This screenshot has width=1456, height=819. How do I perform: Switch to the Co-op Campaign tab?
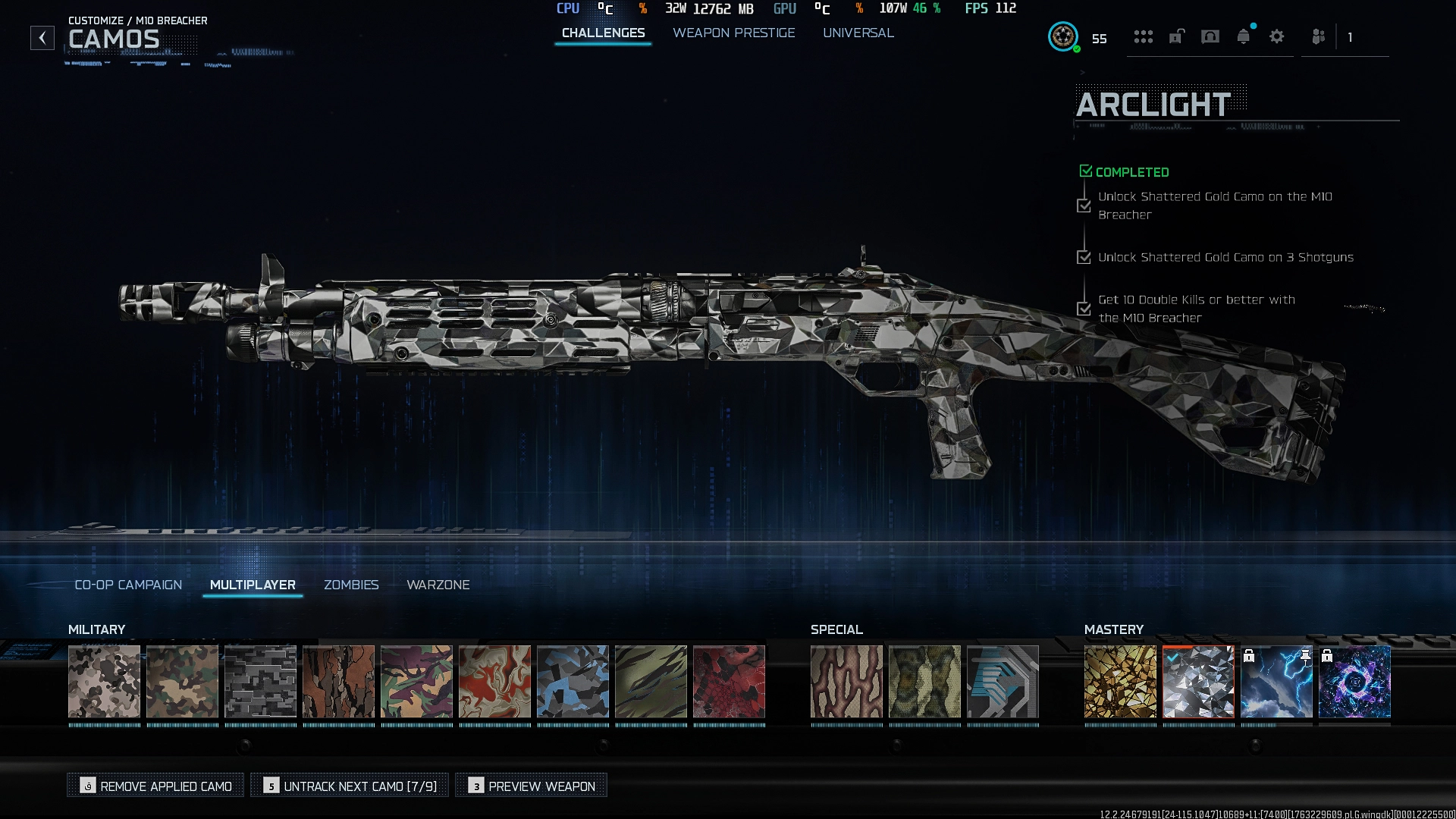(x=127, y=585)
